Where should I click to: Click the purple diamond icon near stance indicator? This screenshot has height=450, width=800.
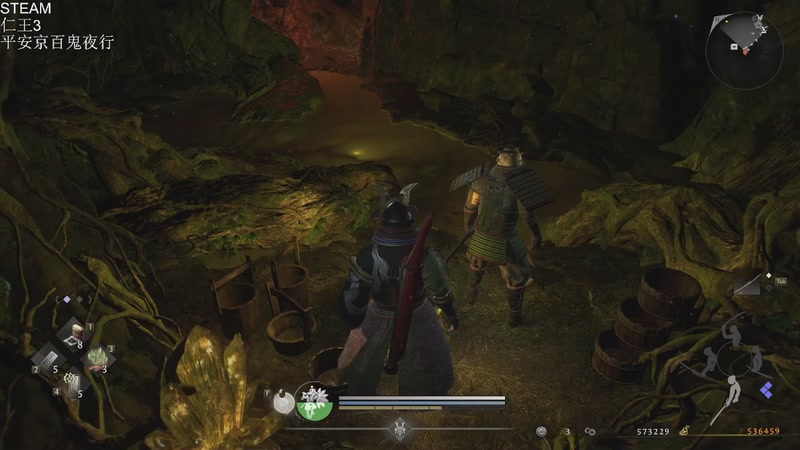(766, 389)
